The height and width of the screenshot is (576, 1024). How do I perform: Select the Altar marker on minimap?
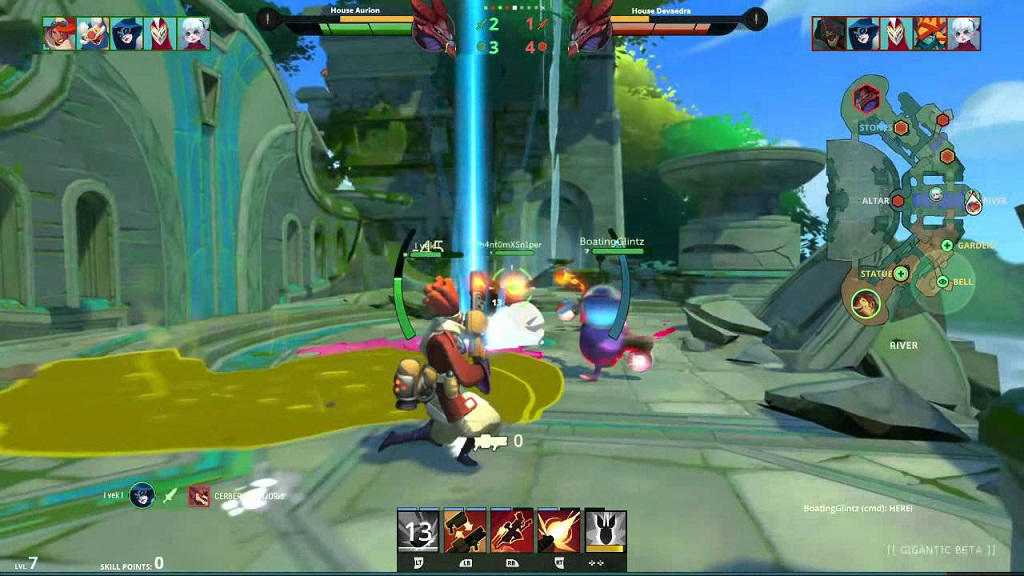point(898,201)
